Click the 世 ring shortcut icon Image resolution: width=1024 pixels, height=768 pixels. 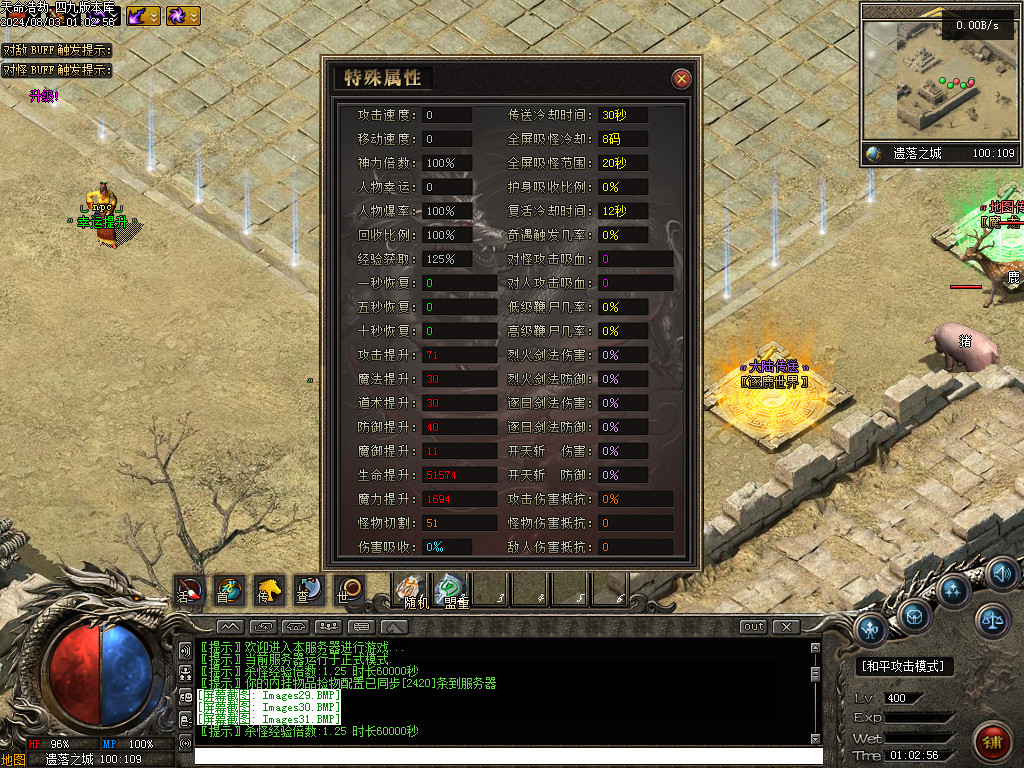coord(348,590)
